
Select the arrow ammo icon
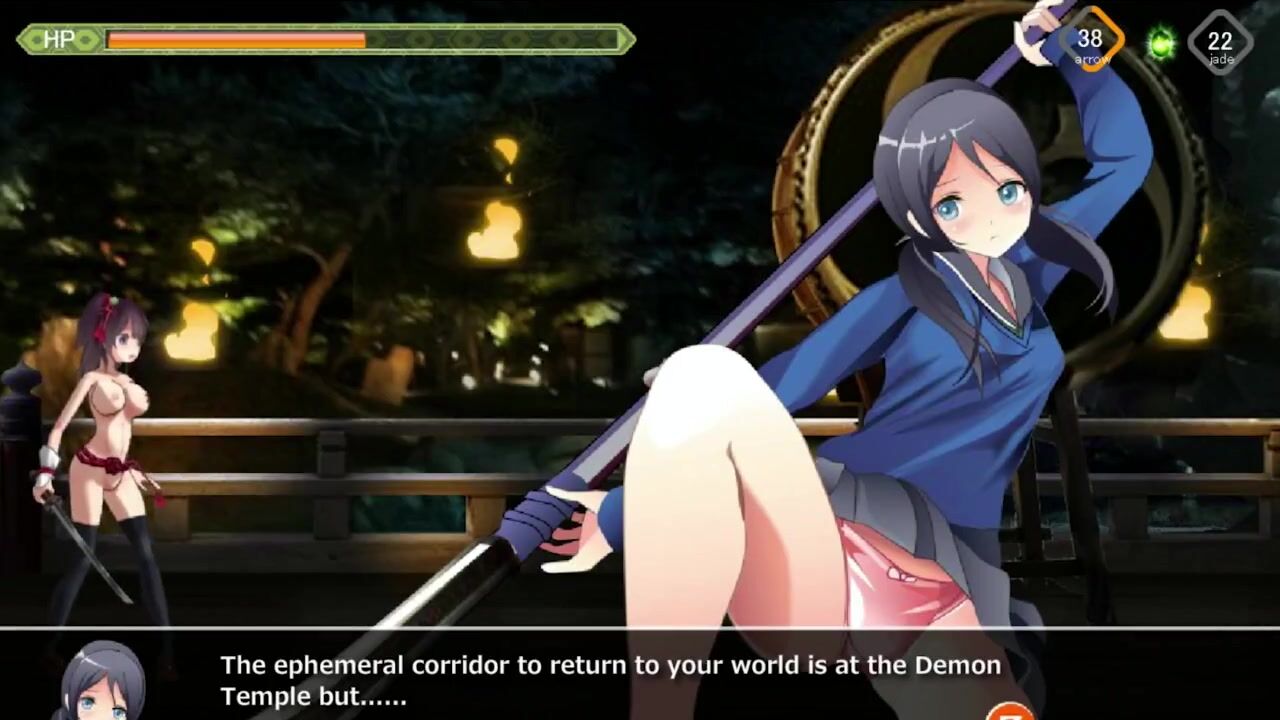pyautogui.click(x=1090, y=42)
